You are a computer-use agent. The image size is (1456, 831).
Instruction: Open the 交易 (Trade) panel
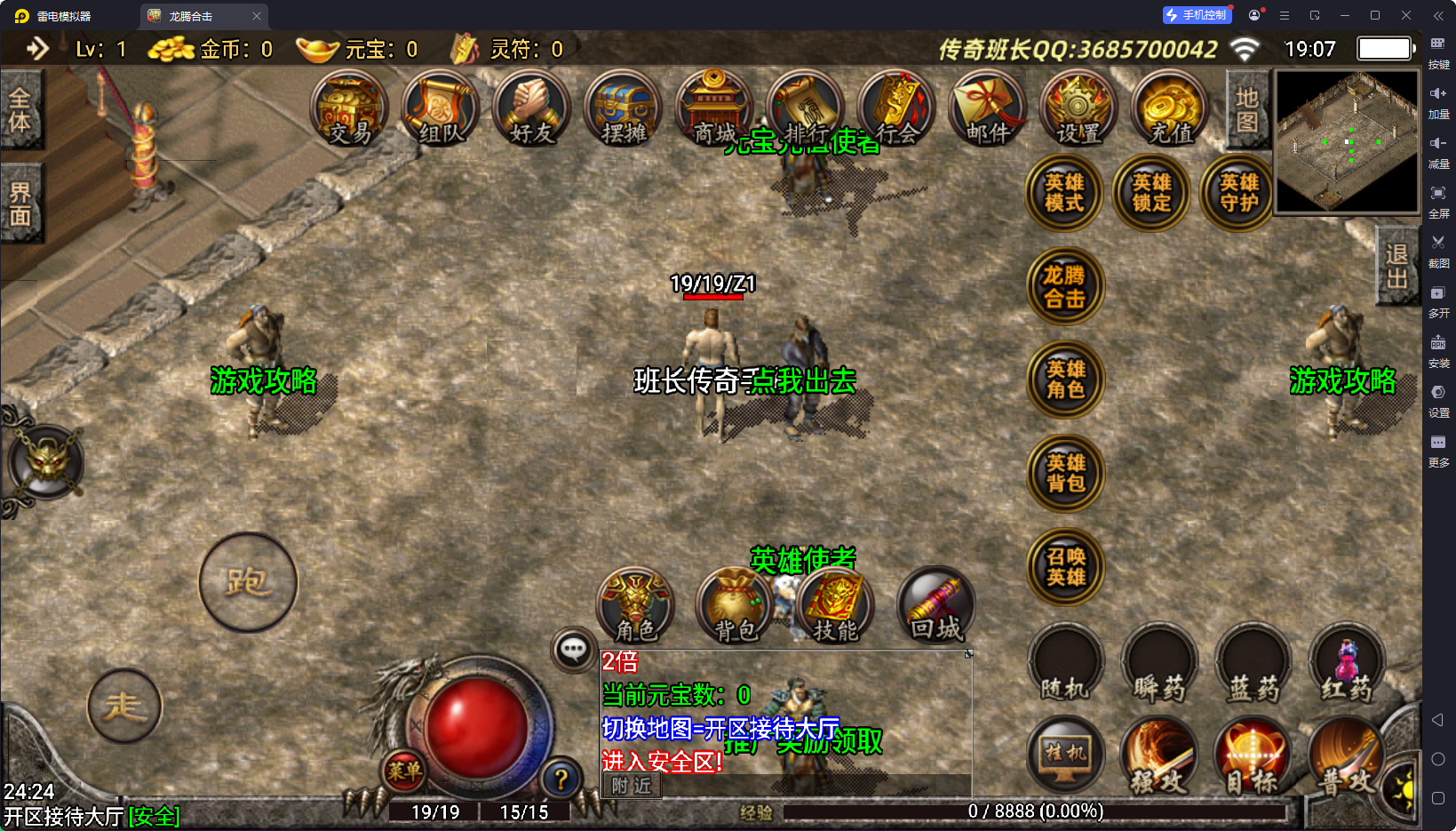click(350, 109)
